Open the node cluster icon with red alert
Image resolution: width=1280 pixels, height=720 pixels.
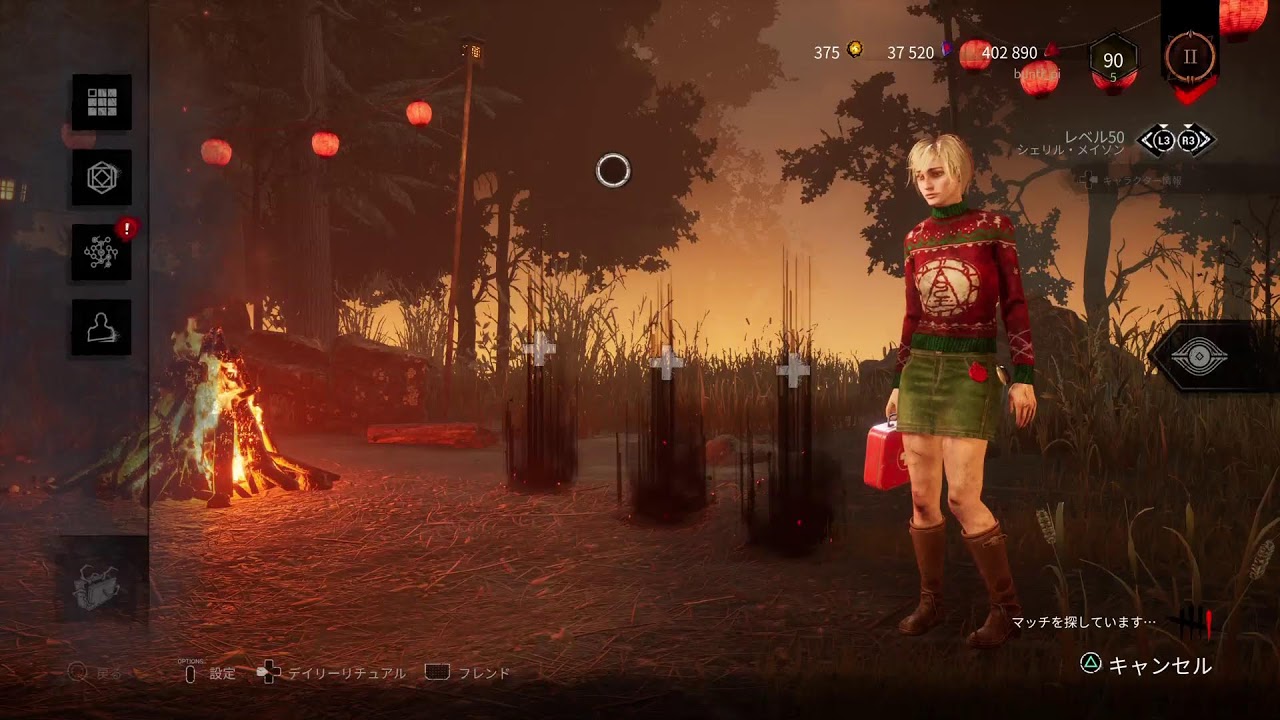102,252
